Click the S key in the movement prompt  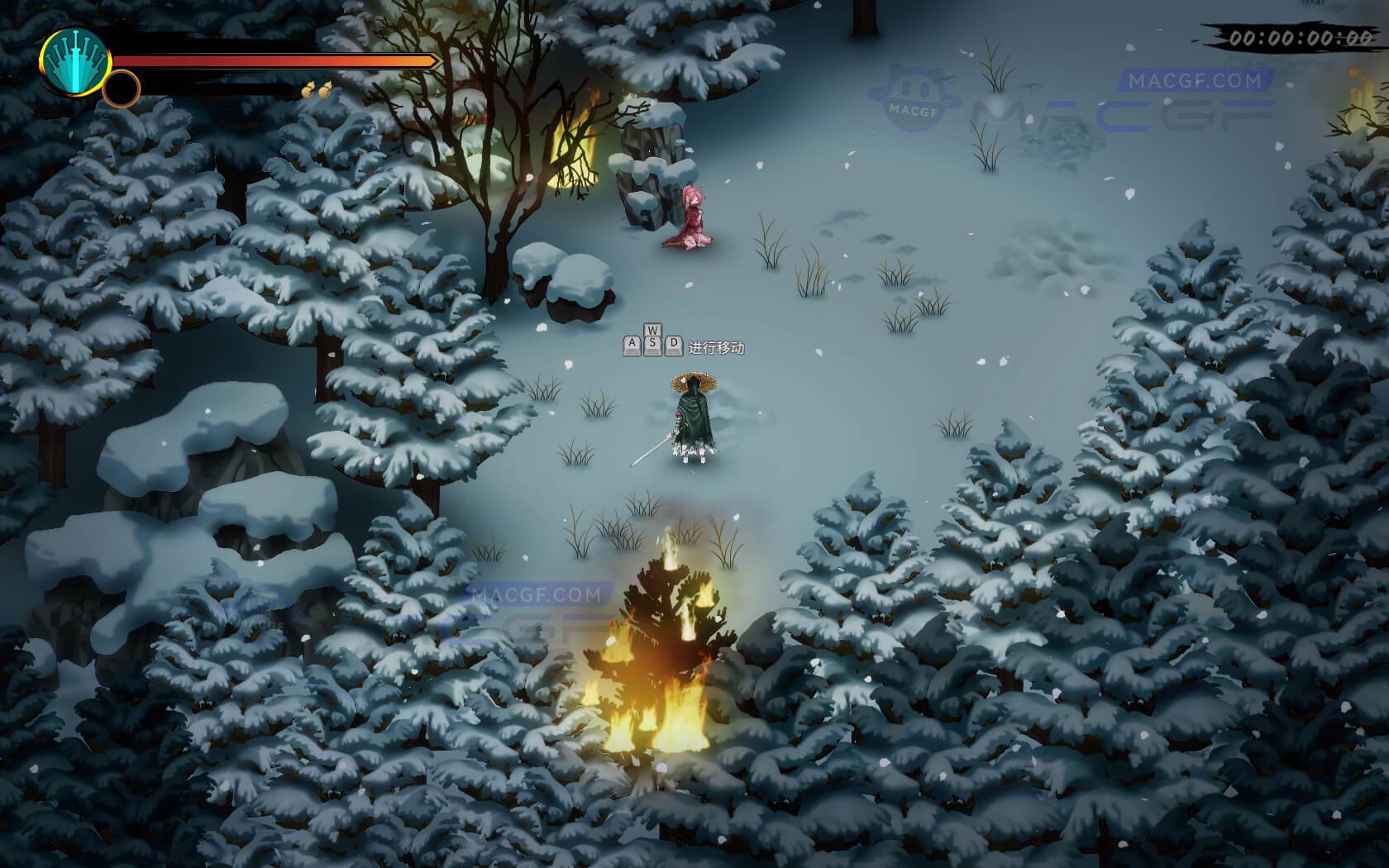[x=653, y=344]
